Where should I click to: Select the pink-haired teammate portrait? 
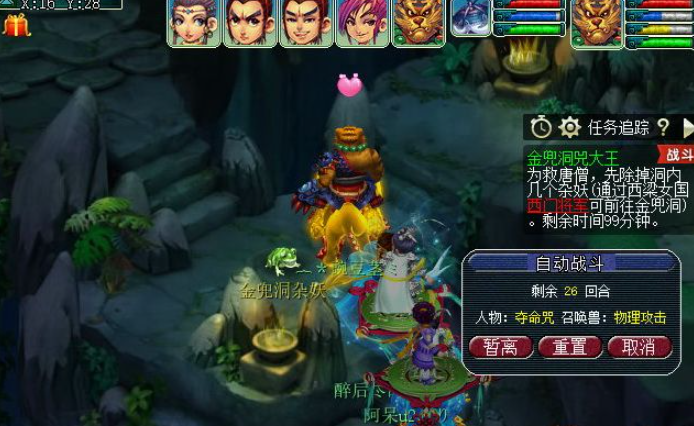click(x=361, y=23)
